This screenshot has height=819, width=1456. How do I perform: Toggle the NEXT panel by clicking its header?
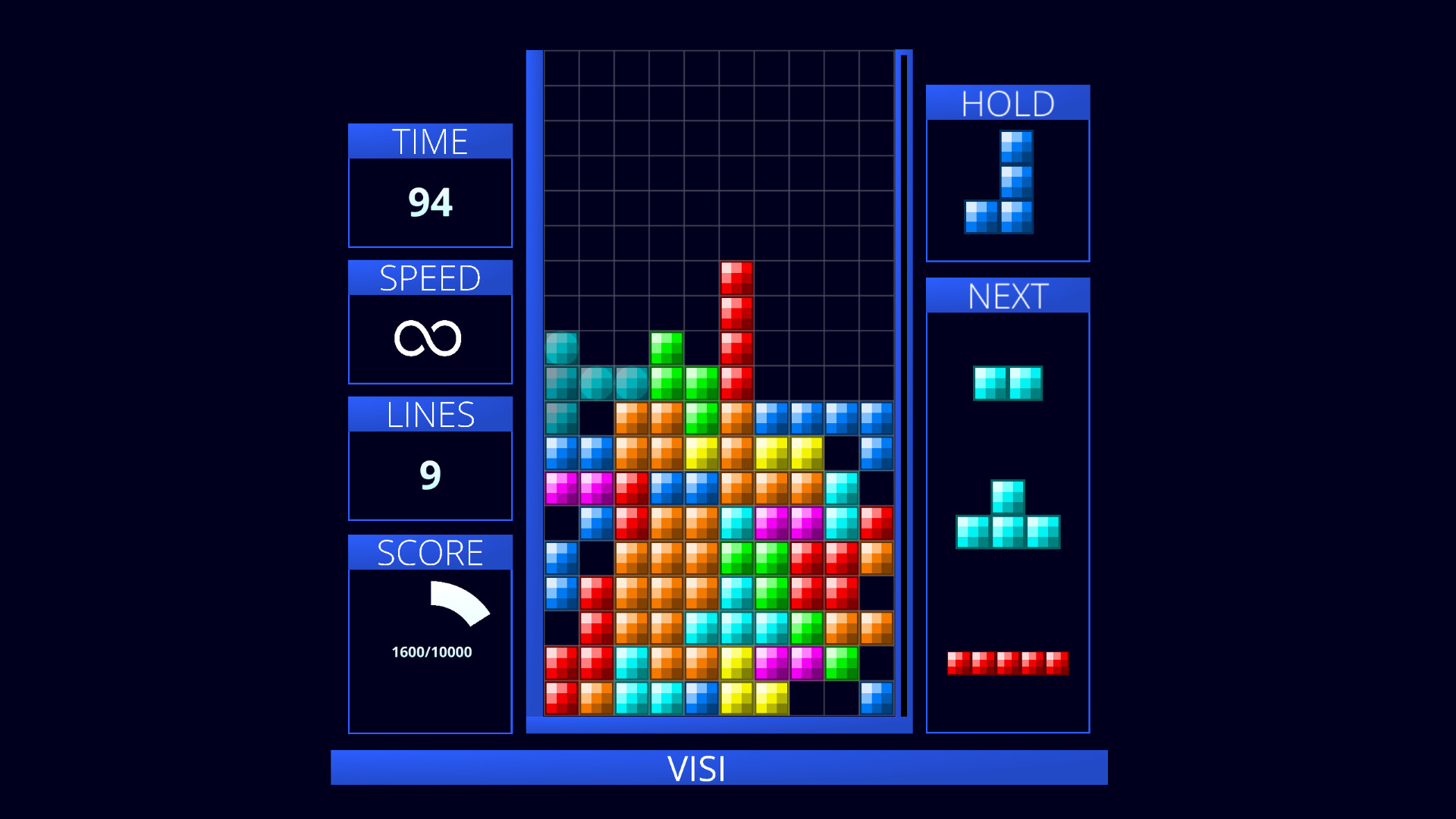point(1007,295)
